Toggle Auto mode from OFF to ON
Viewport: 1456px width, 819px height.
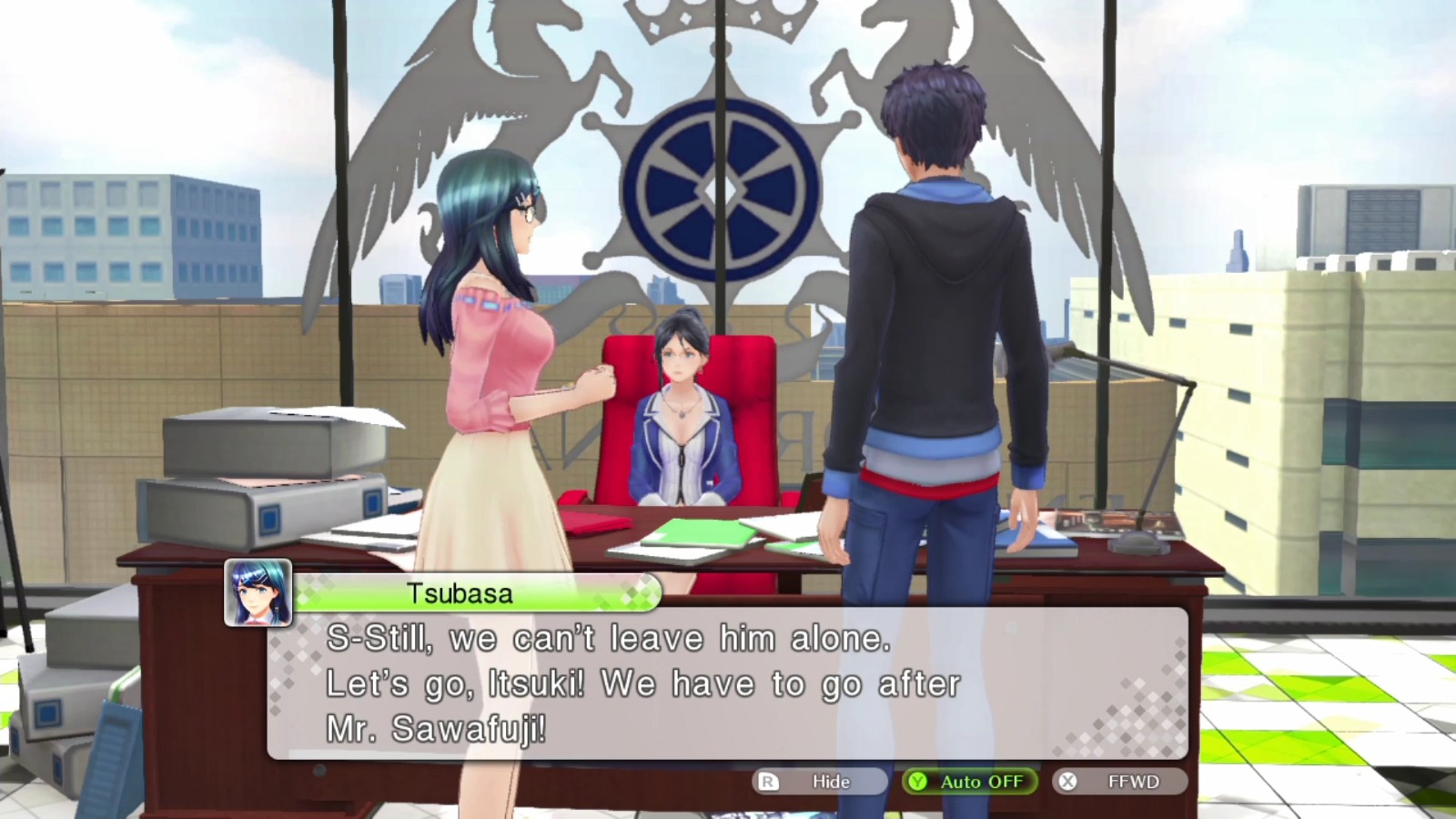click(x=969, y=781)
